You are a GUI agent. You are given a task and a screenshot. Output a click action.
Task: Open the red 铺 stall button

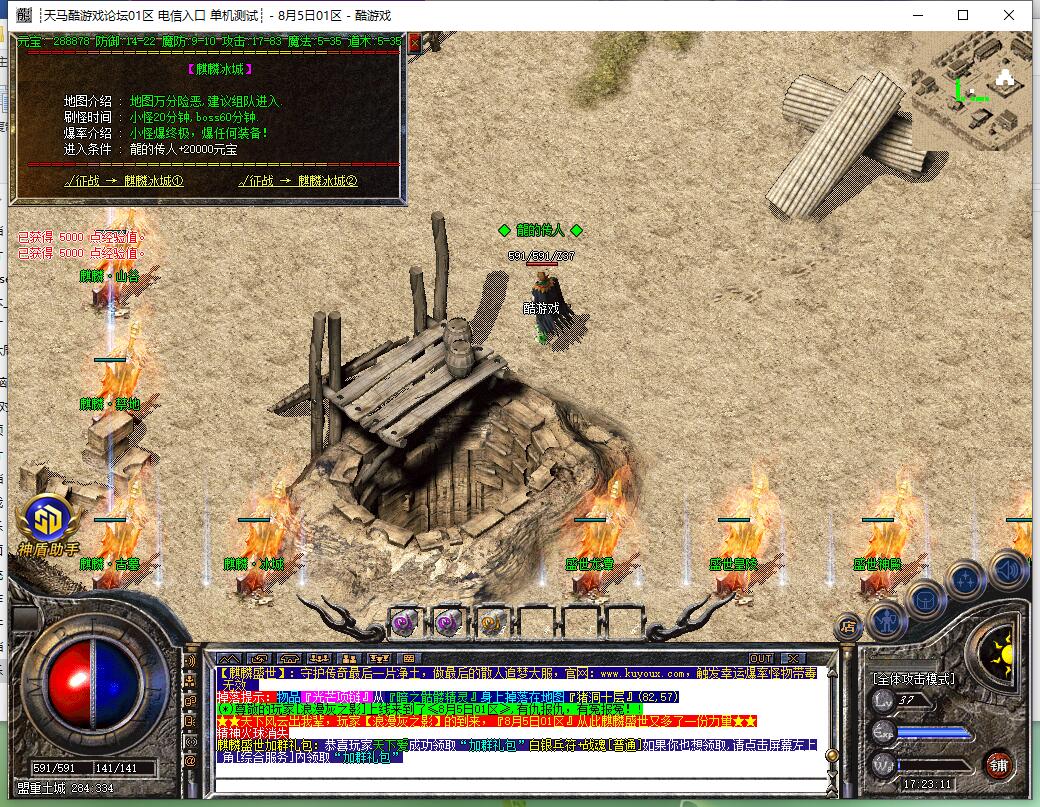point(997,763)
